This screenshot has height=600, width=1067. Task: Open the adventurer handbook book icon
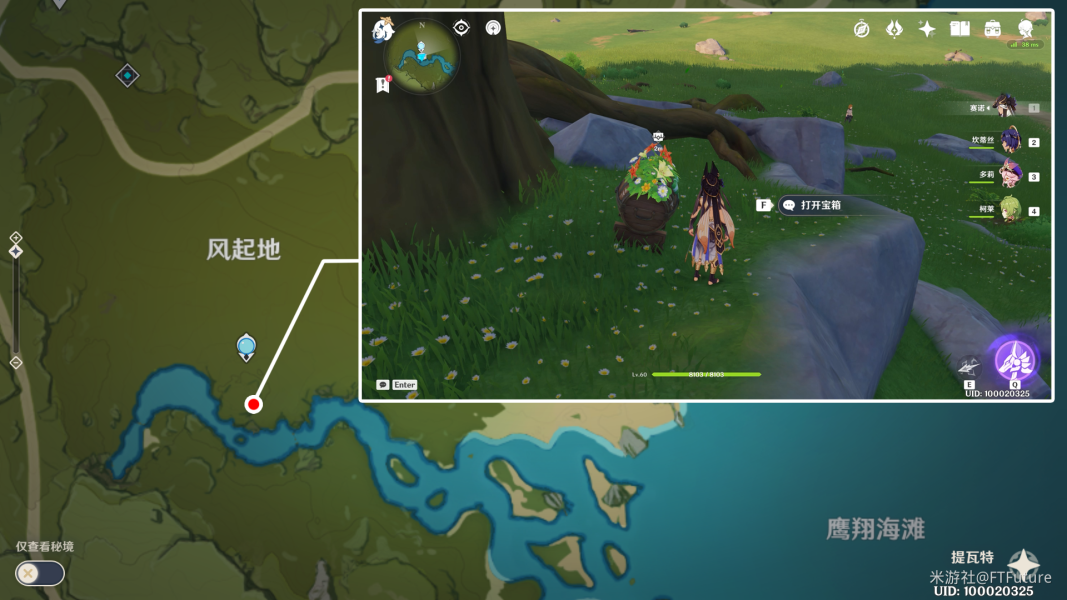click(x=960, y=29)
